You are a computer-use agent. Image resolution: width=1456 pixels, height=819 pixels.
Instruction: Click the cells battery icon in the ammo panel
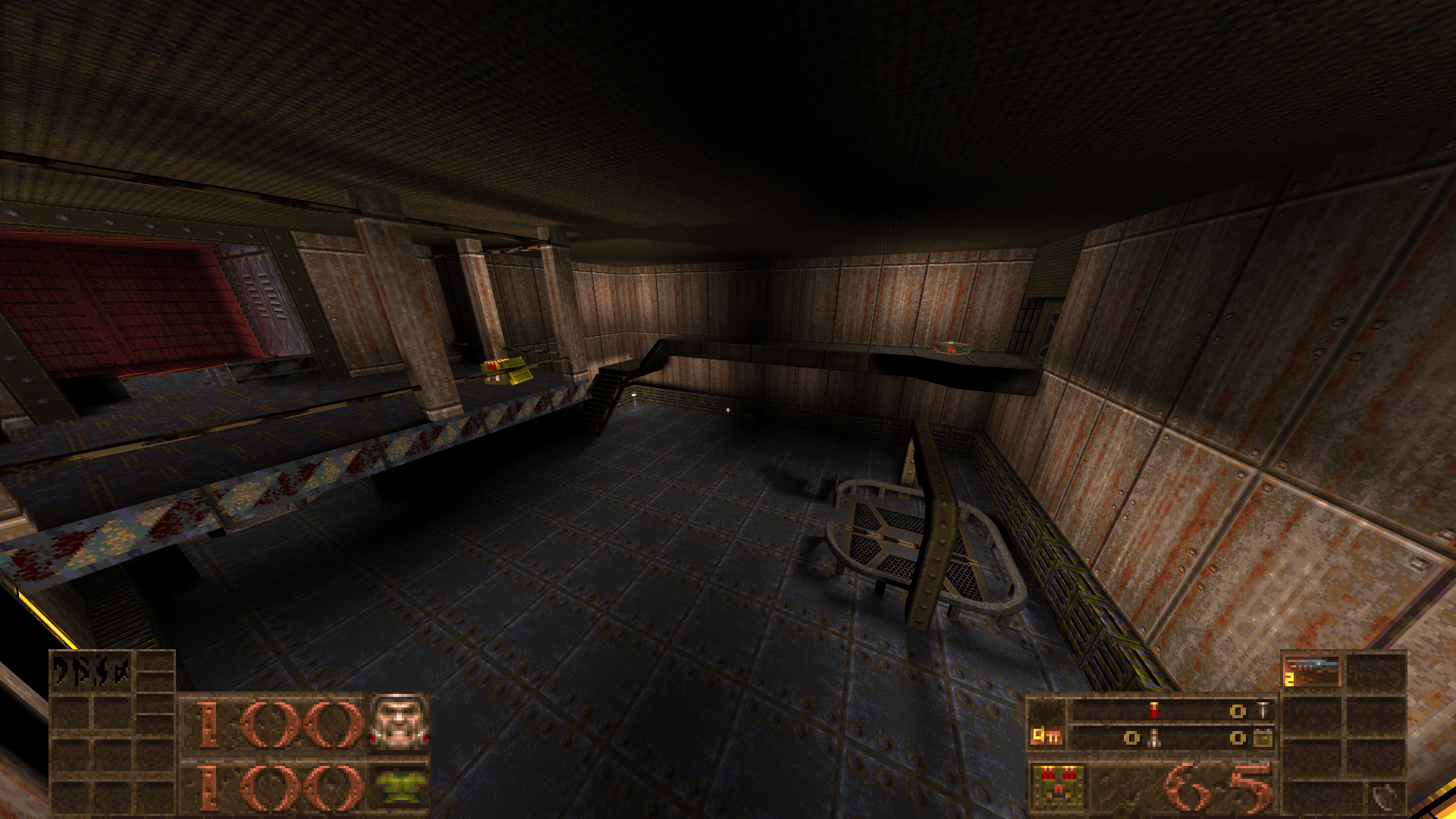(1263, 739)
